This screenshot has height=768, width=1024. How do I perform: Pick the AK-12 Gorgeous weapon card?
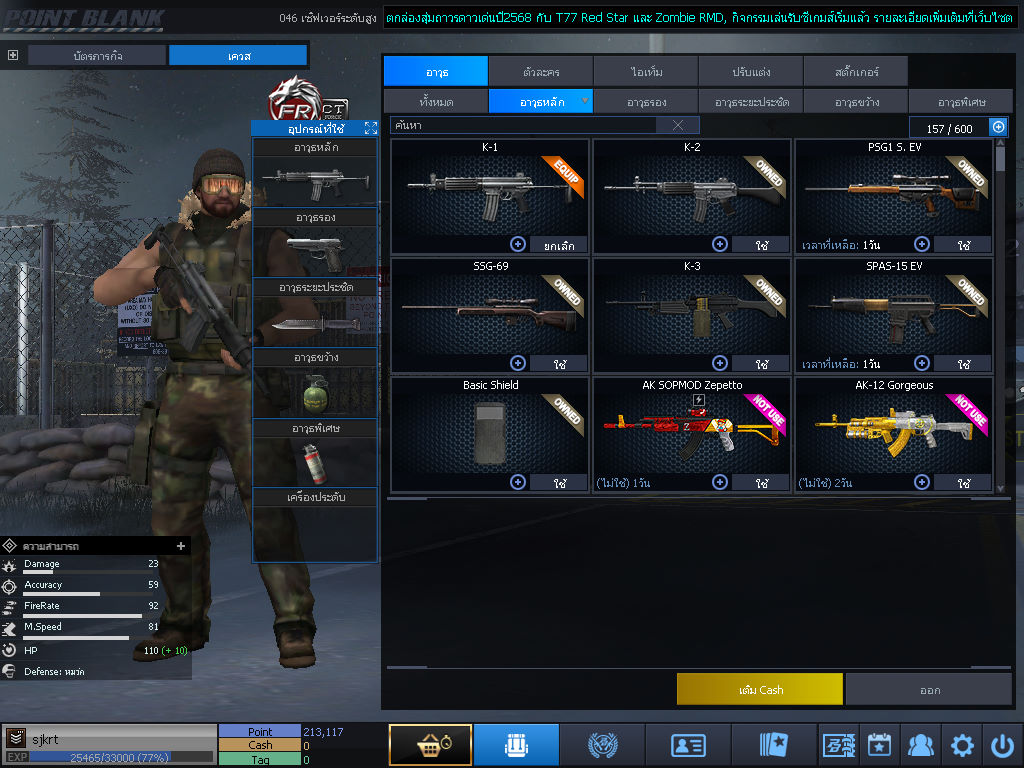point(893,425)
